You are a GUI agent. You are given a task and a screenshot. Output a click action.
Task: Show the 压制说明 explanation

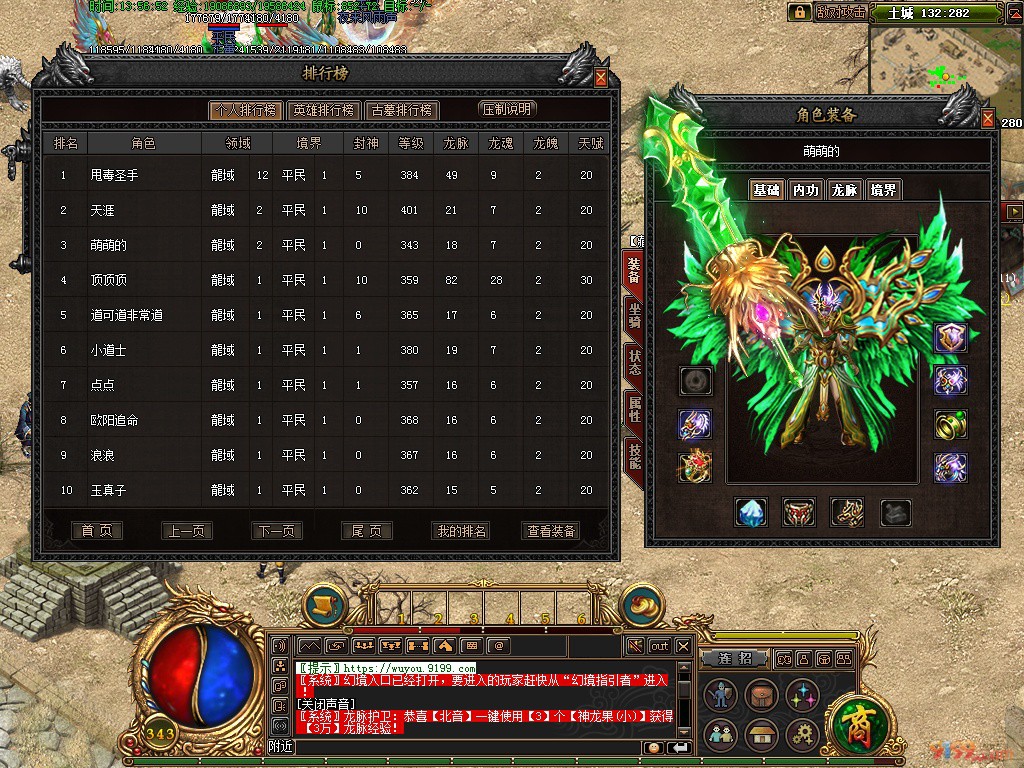tap(507, 109)
